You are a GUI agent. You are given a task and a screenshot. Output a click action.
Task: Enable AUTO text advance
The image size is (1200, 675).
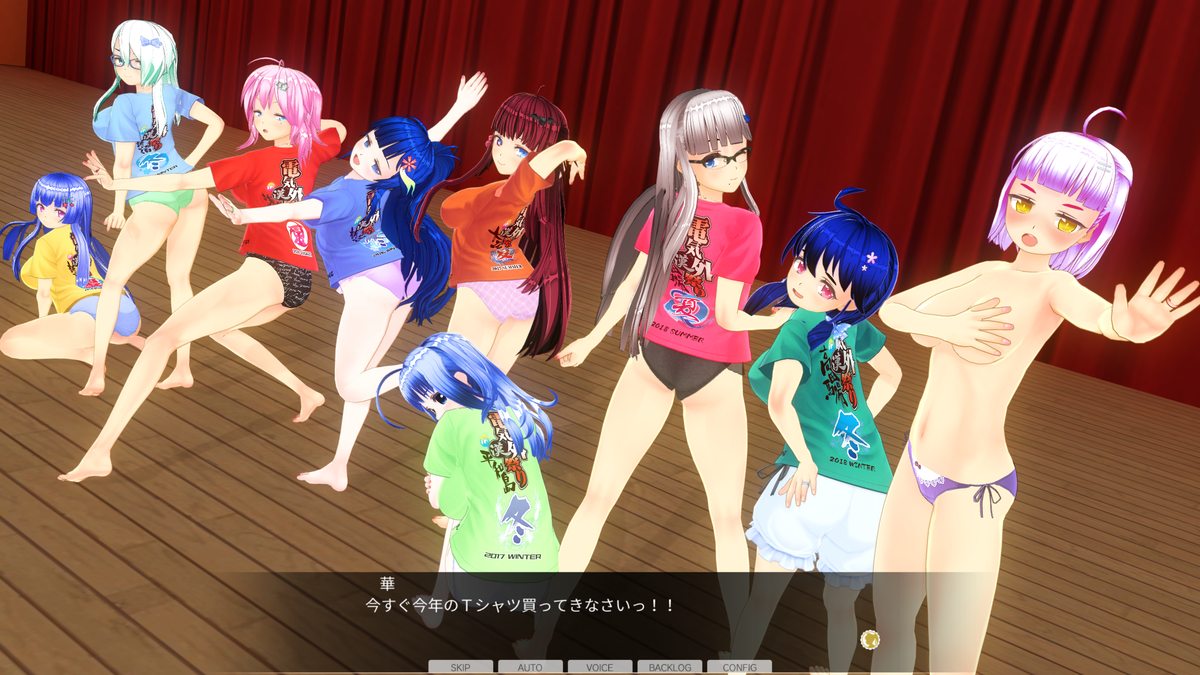[530, 667]
